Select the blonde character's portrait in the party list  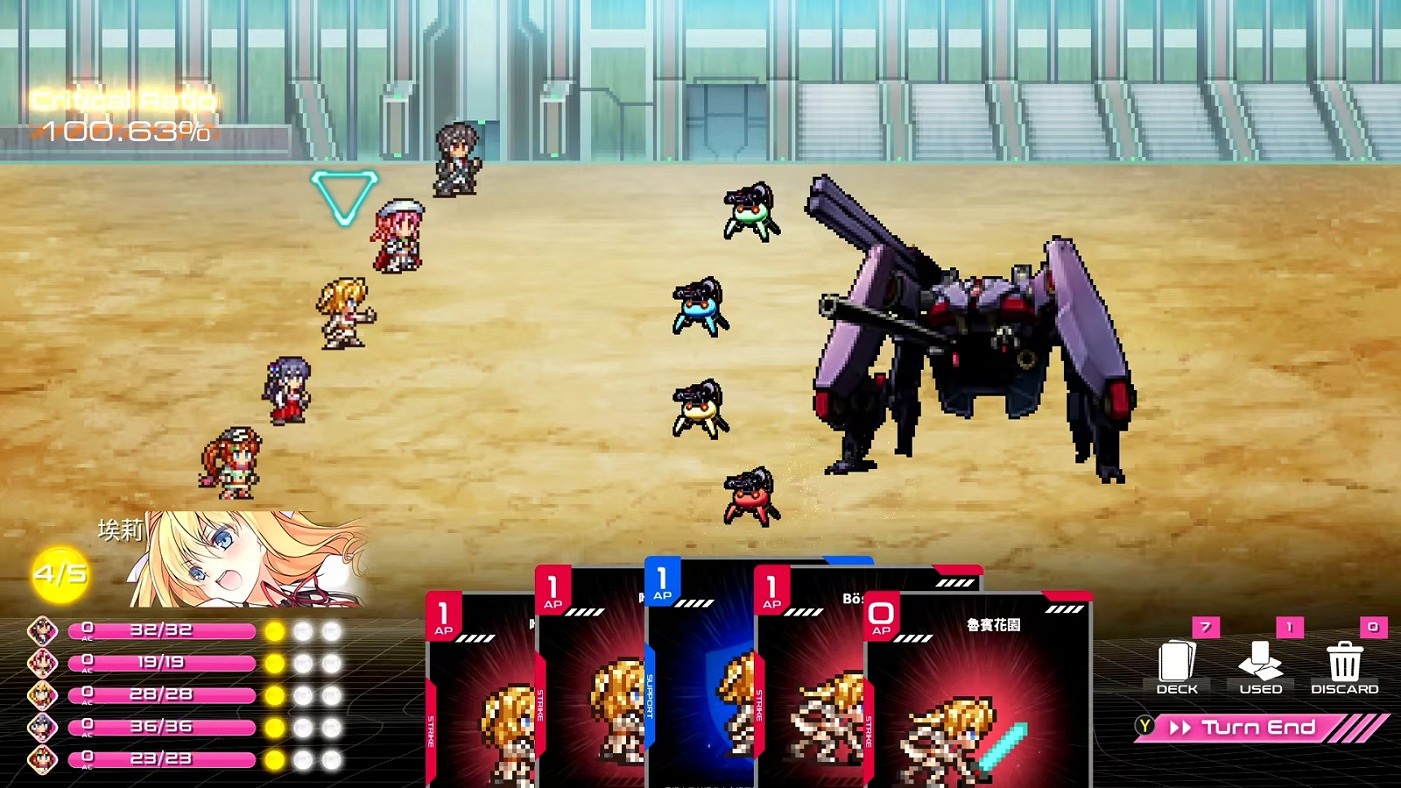click(x=42, y=694)
